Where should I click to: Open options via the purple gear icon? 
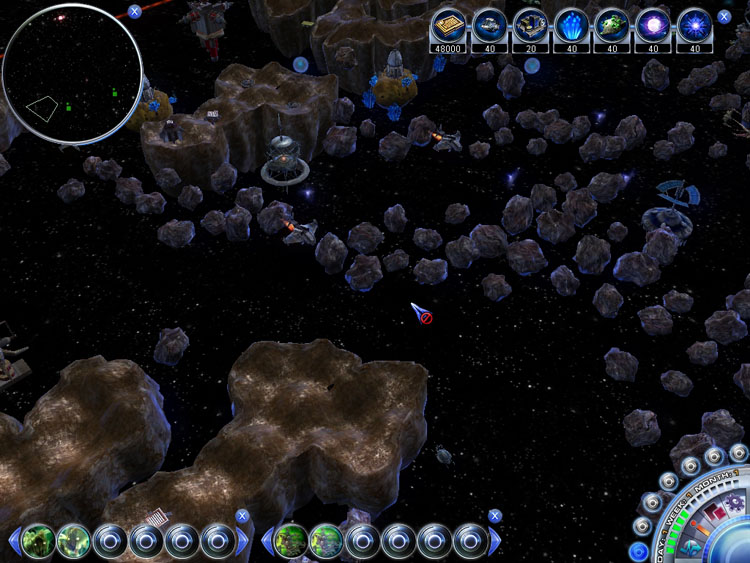(734, 502)
